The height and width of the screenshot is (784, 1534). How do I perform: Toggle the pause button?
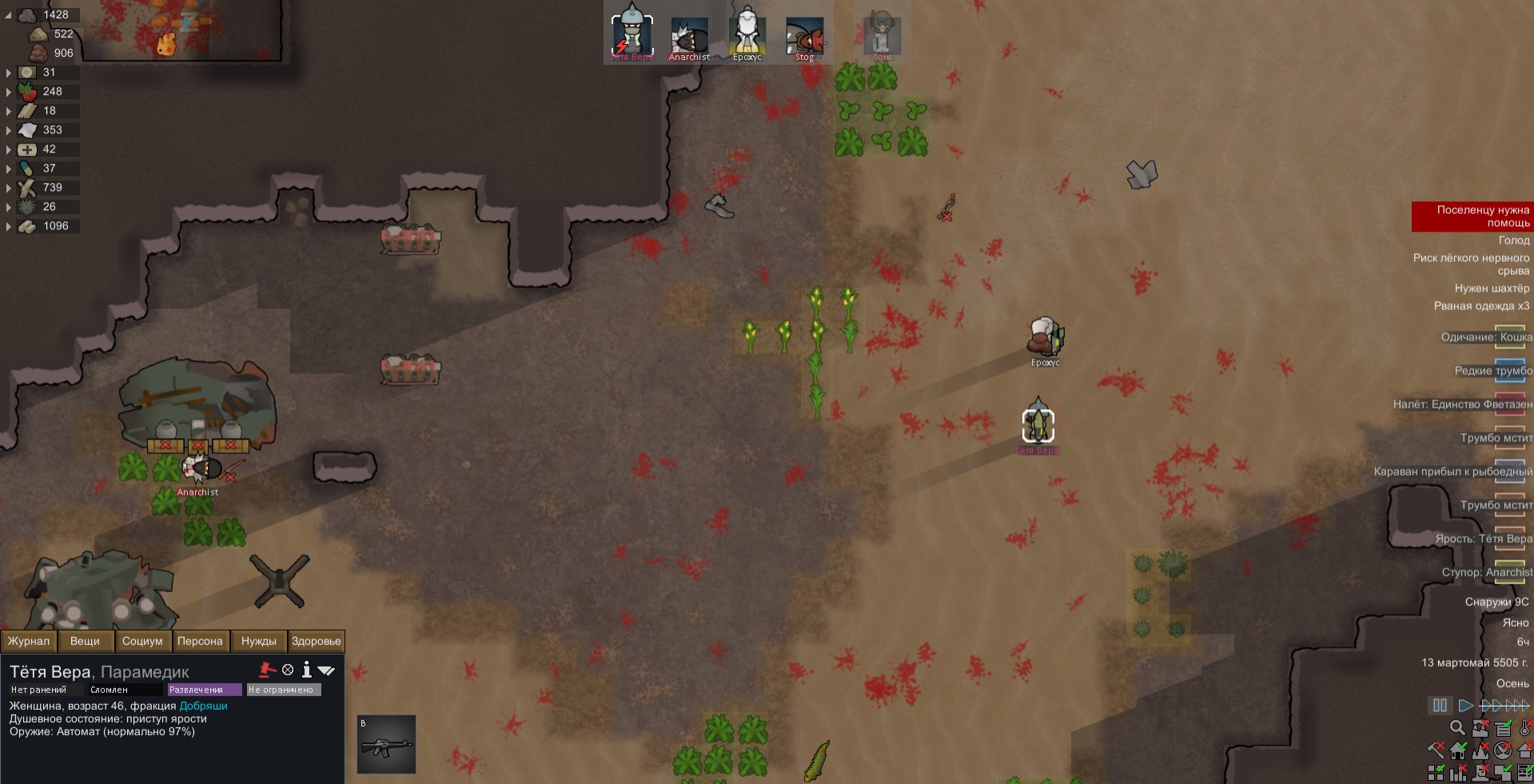[1440, 706]
